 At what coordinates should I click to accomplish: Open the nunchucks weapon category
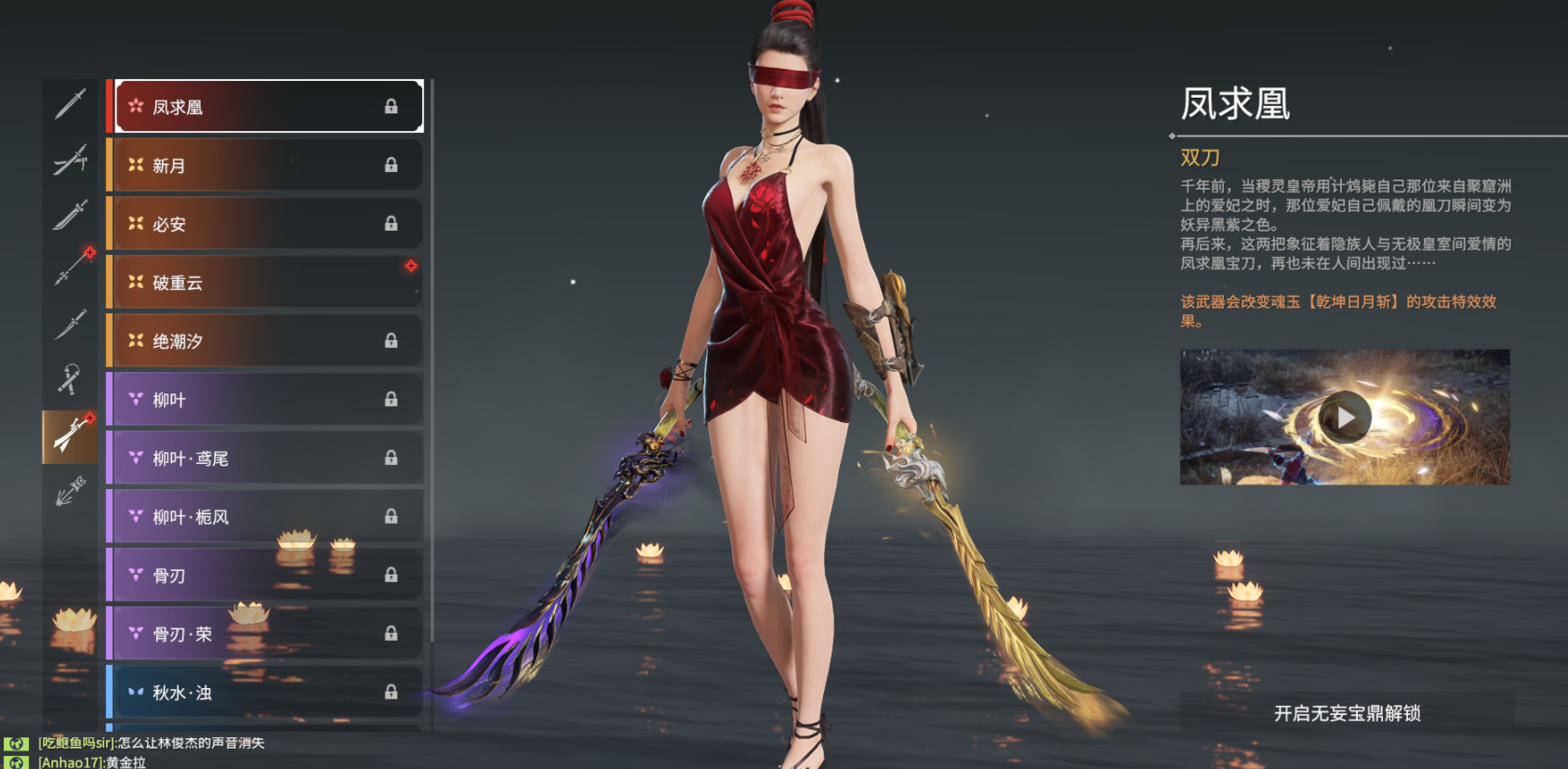pyautogui.click(x=70, y=380)
